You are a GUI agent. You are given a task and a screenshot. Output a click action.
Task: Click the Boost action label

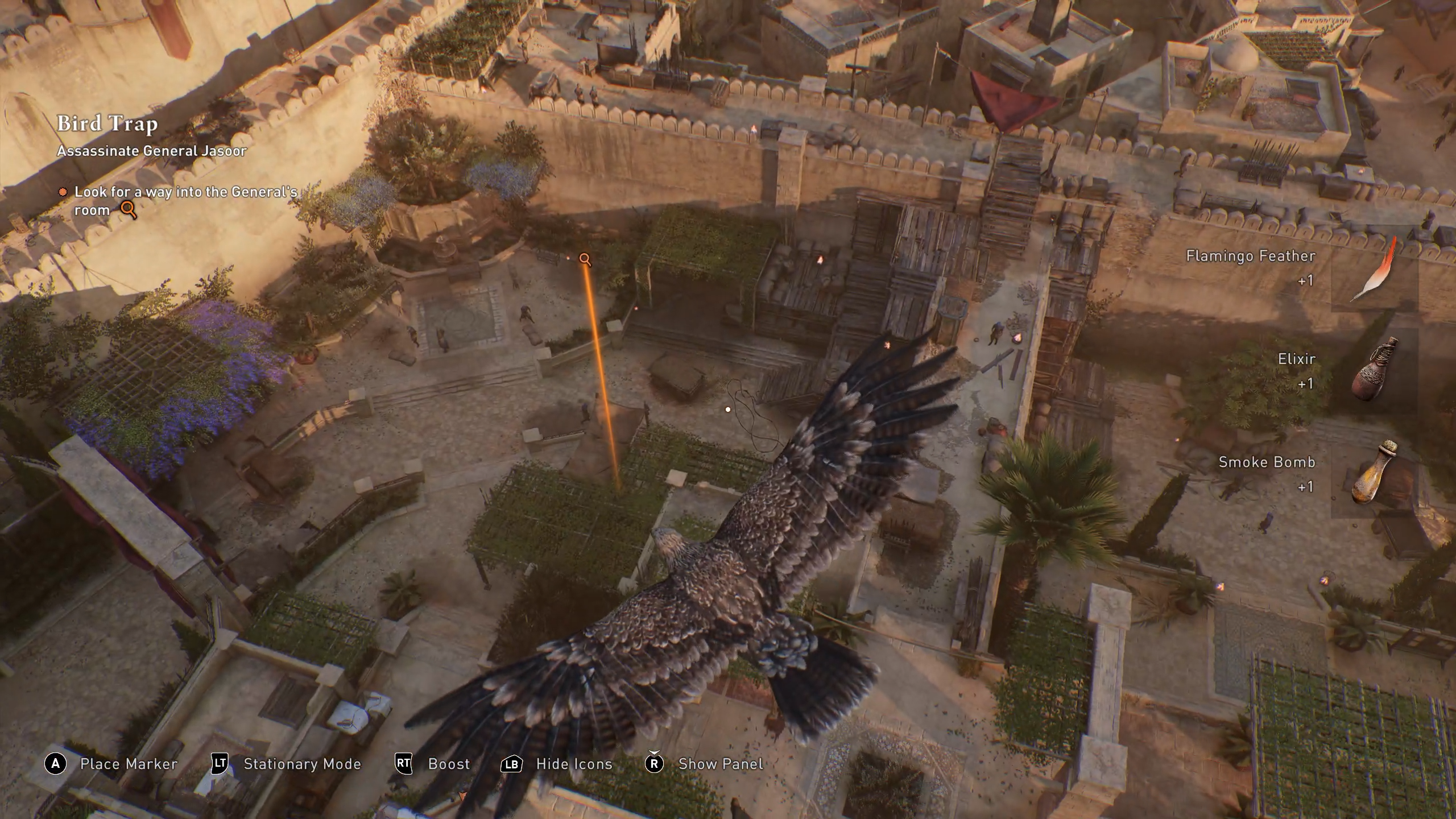point(449,764)
